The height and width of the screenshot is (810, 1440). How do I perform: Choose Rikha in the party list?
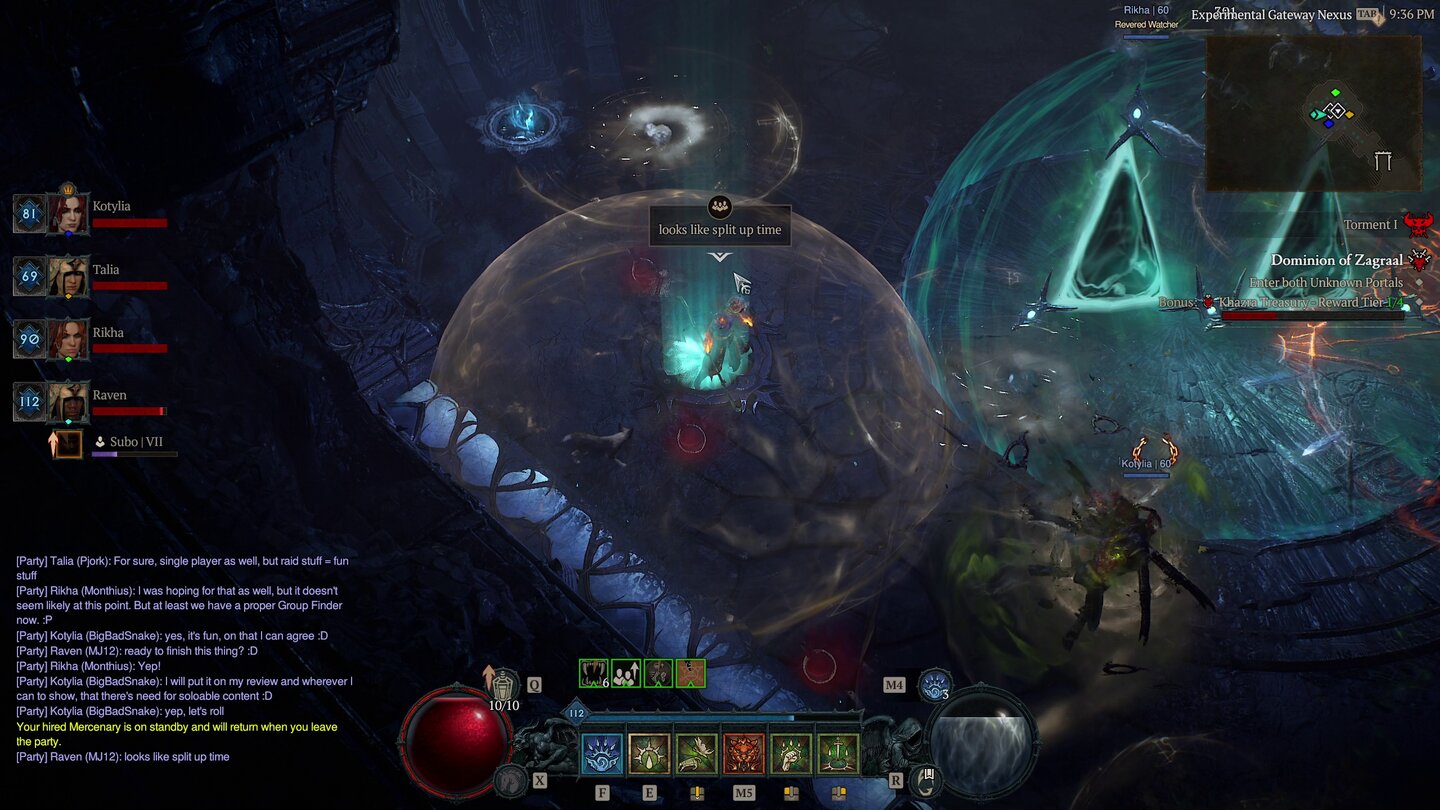click(x=69, y=340)
